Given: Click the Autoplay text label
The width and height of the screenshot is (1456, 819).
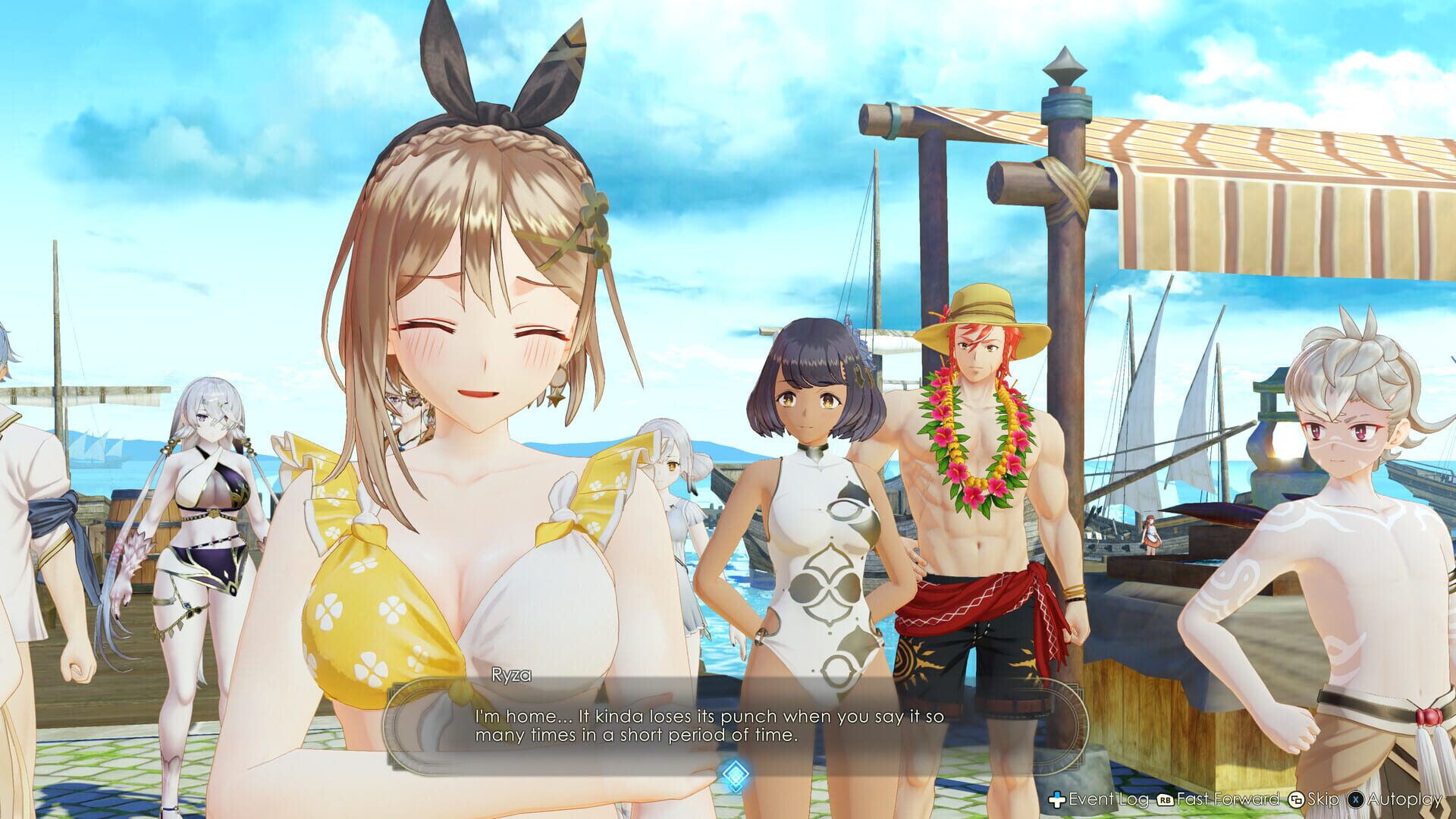Looking at the screenshot, I should tap(1404, 799).
